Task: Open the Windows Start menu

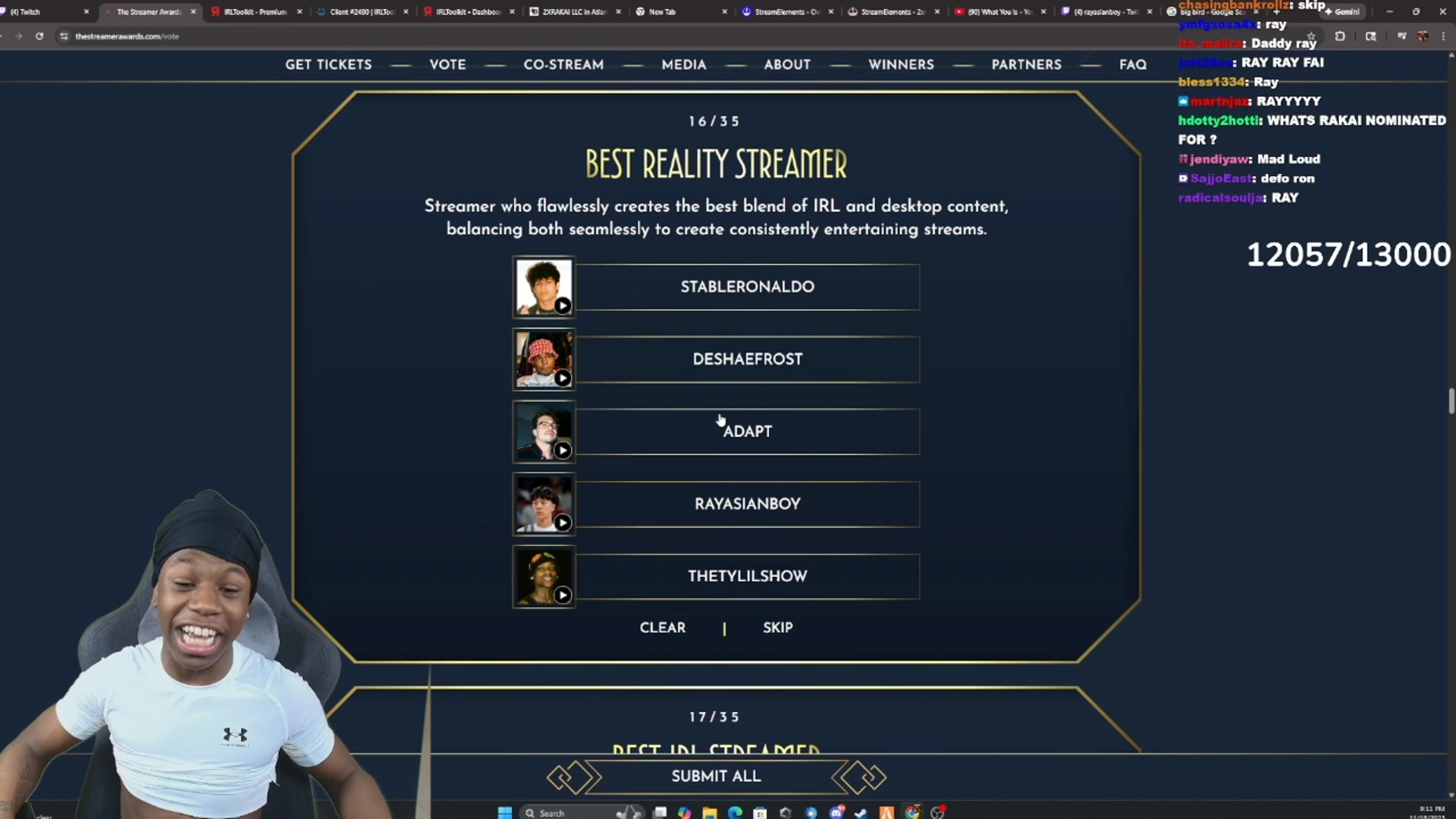Action: coord(505,812)
